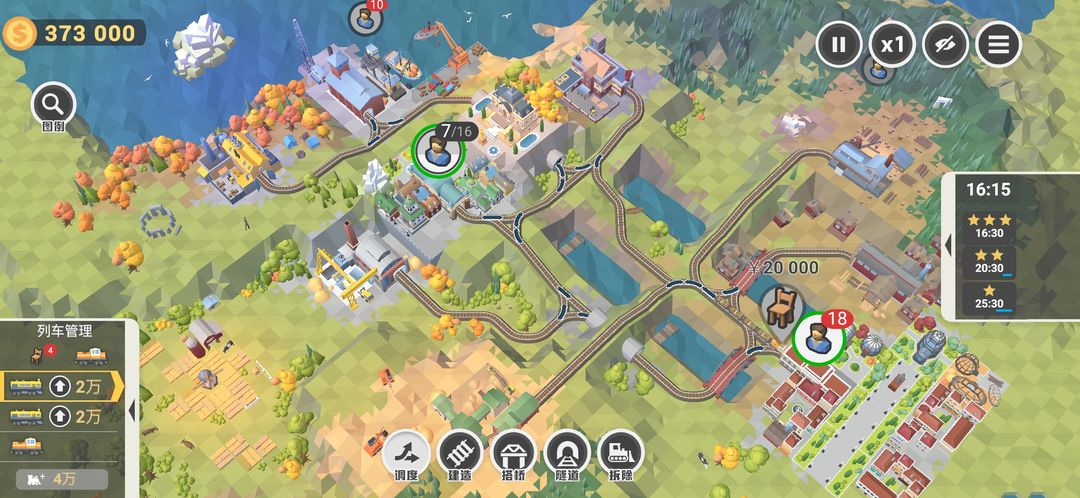Collapse the train management panel
The image size is (1080, 498).
[131, 409]
